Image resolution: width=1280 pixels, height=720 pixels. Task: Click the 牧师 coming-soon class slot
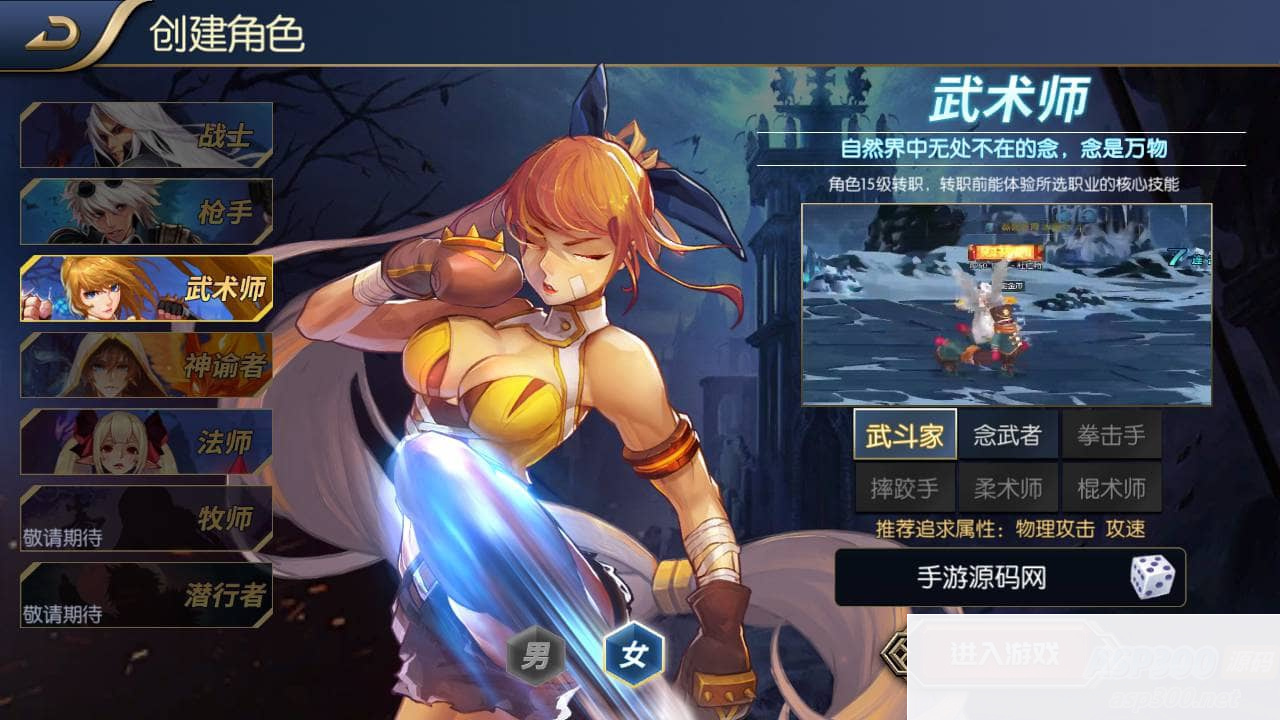coord(145,518)
